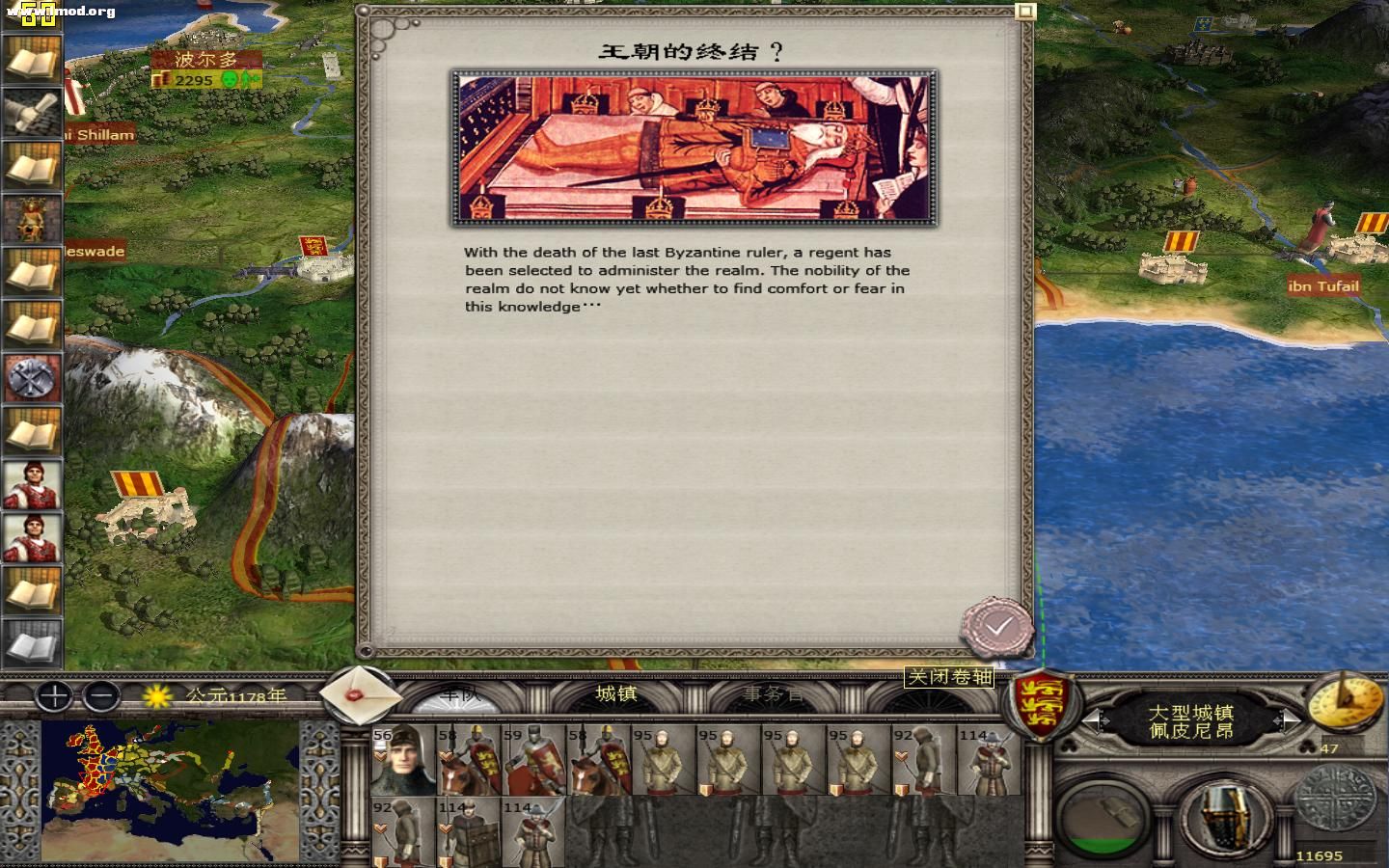This screenshot has height=868, width=1389.
Task: Click the agent portrait icon in the sidebar
Action: pos(33,481)
